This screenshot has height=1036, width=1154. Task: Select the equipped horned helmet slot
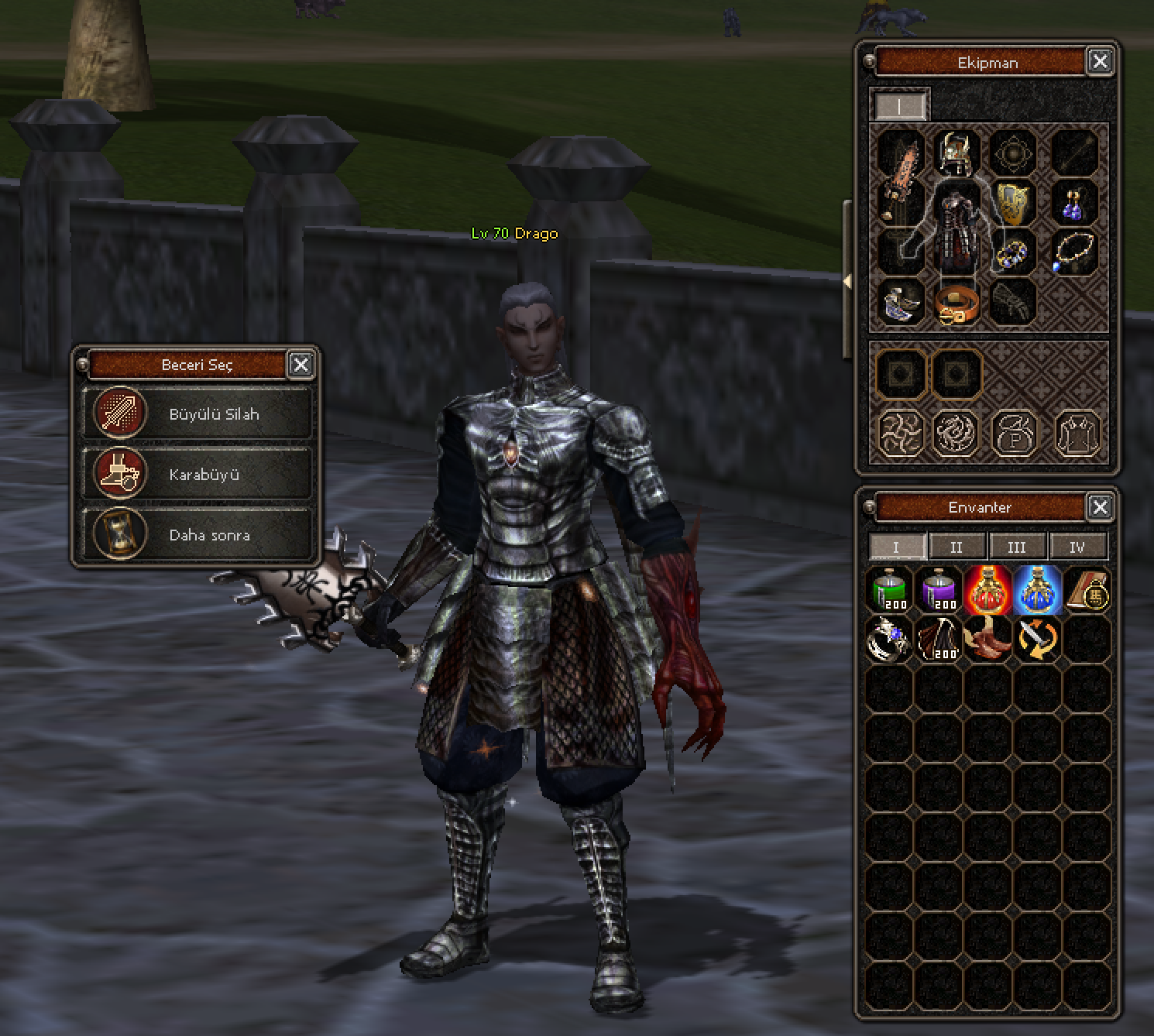pyautogui.click(x=957, y=153)
